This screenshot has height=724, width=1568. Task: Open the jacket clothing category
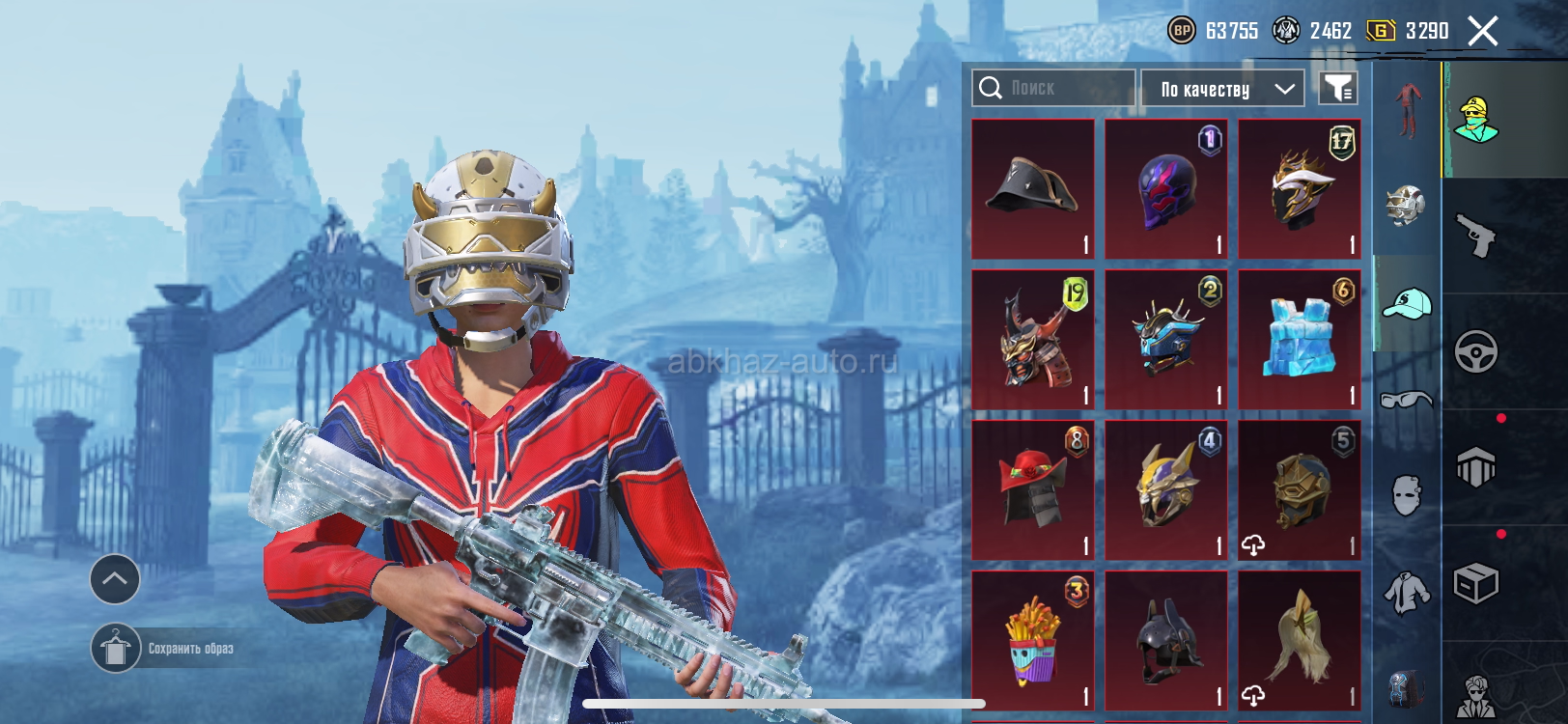(x=1407, y=592)
